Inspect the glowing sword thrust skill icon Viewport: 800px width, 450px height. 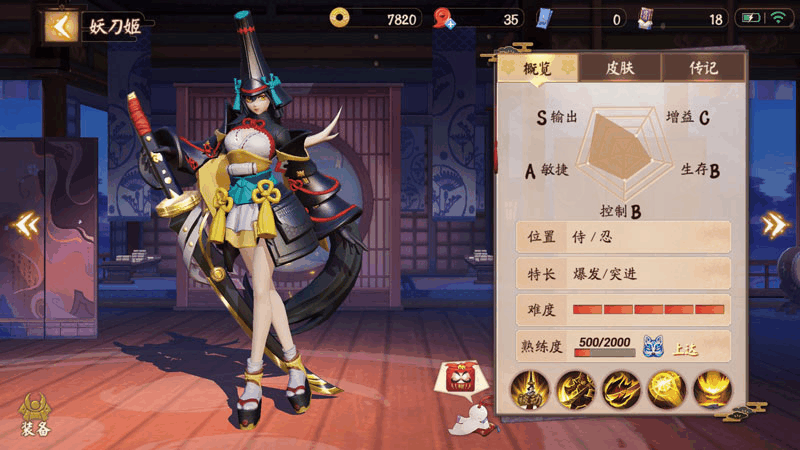coord(667,388)
